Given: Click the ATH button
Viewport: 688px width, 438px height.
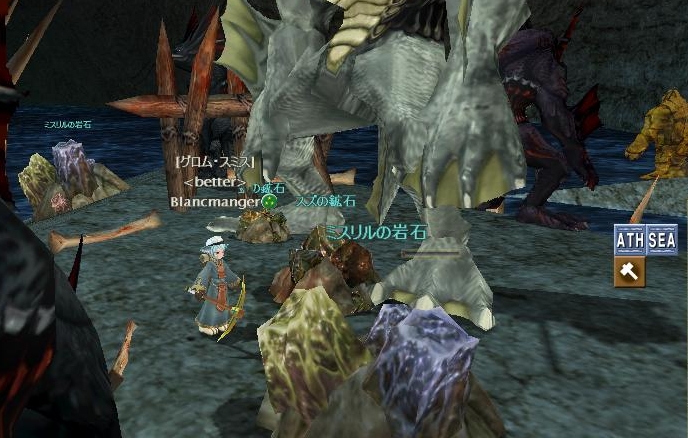Looking at the screenshot, I should point(630,241).
